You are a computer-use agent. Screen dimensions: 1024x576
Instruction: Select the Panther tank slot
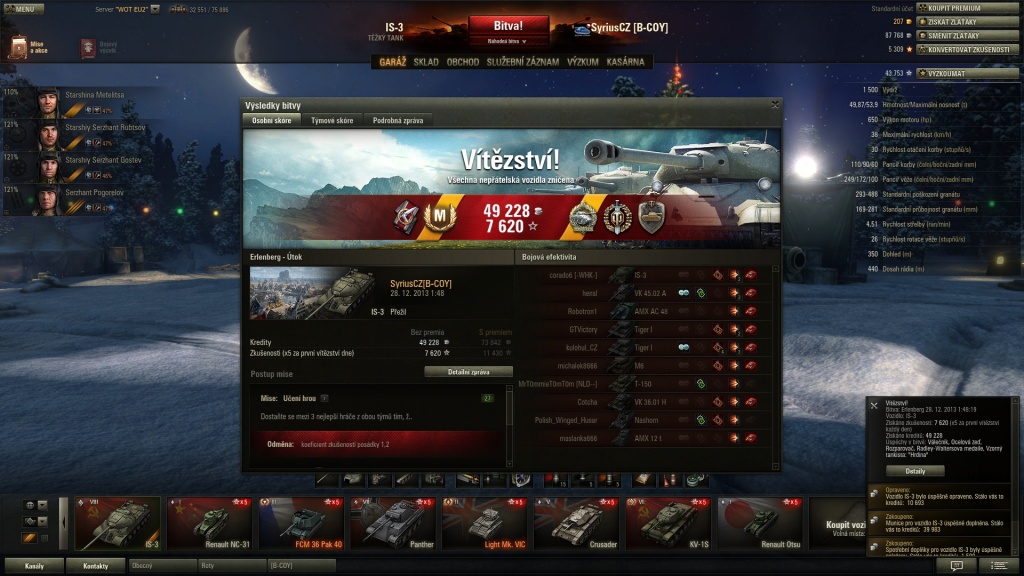click(x=392, y=523)
